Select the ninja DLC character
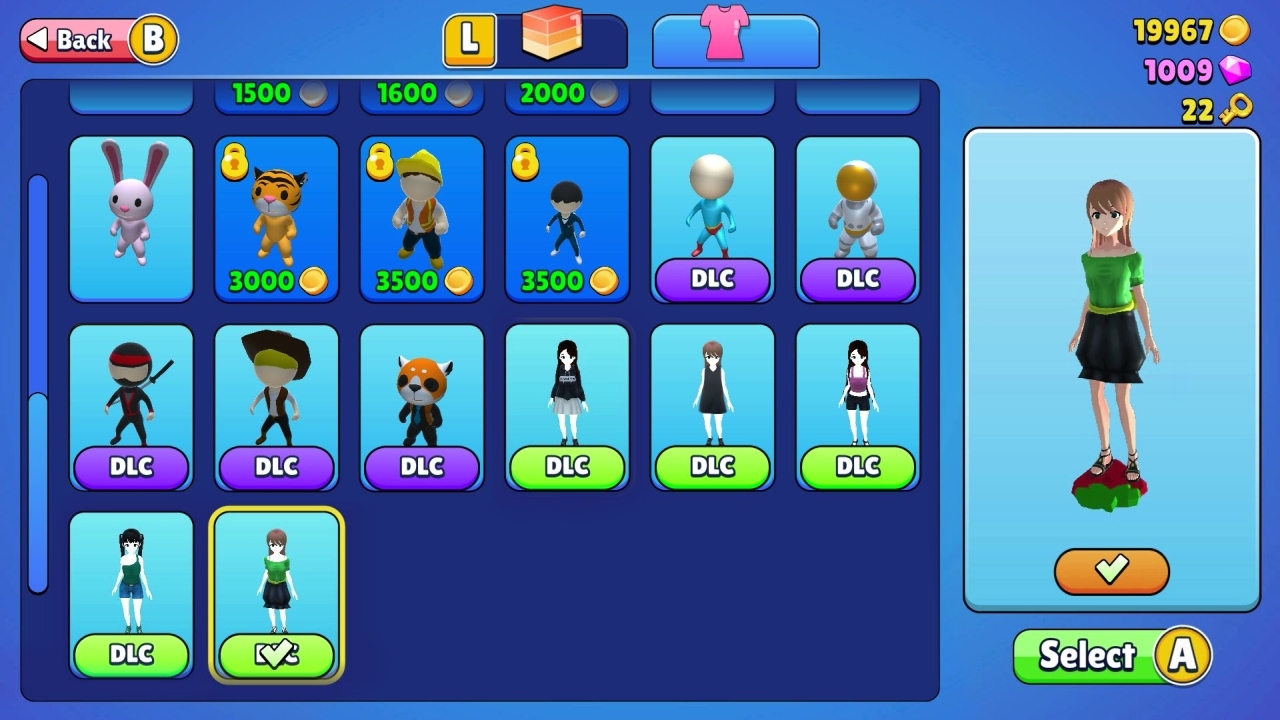 (131, 400)
